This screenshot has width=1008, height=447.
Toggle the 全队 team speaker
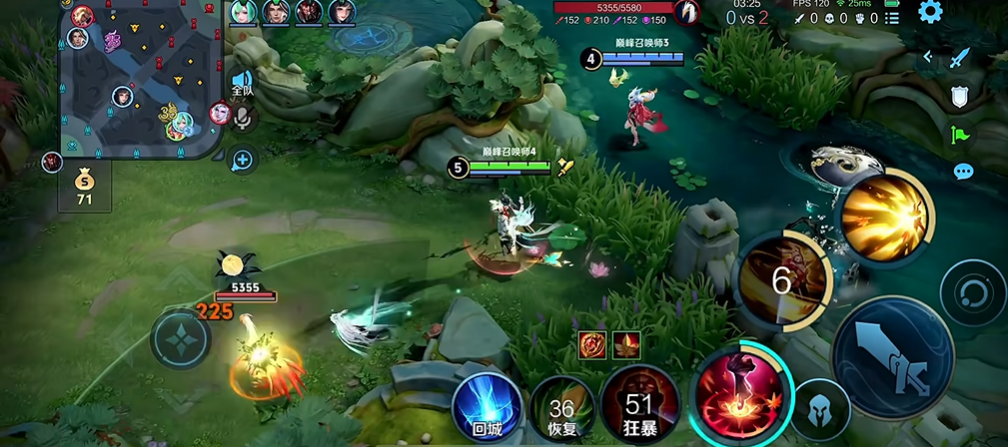coord(242,82)
